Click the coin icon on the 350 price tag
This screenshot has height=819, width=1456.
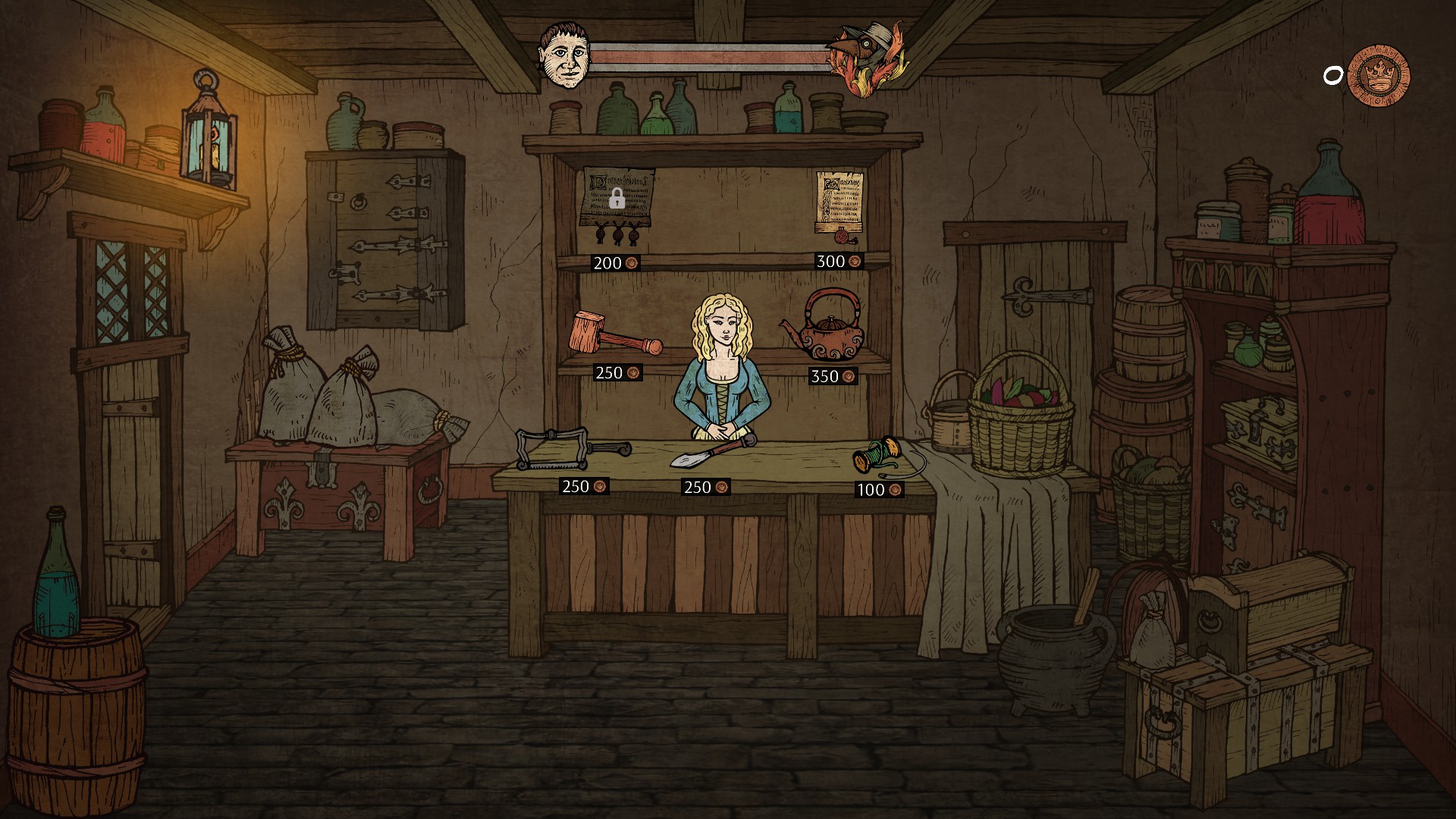(x=850, y=375)
